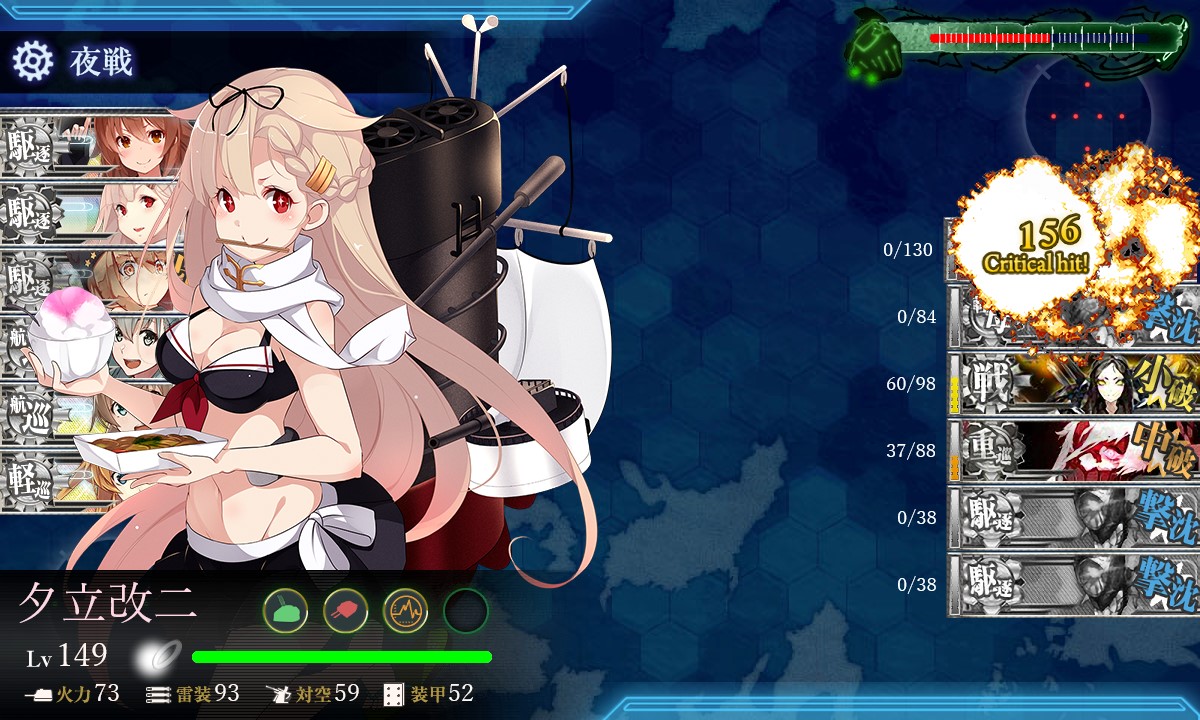This screenshot has width=1200, height=720.
Task: Inspect the radar equipment icon
Action: (x=405, y=609)
